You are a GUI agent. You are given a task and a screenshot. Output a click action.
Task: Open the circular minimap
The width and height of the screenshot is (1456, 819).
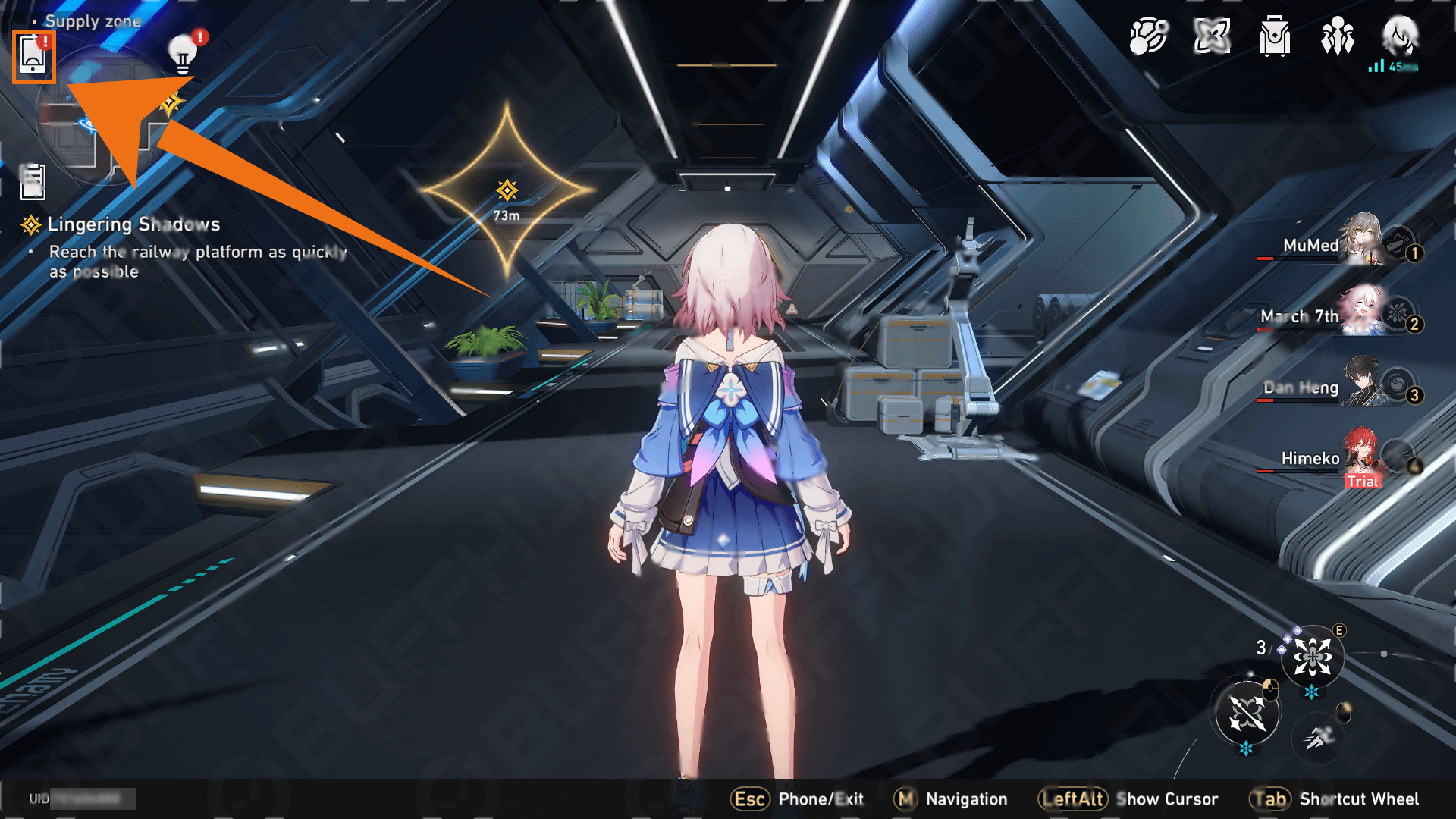99,121
